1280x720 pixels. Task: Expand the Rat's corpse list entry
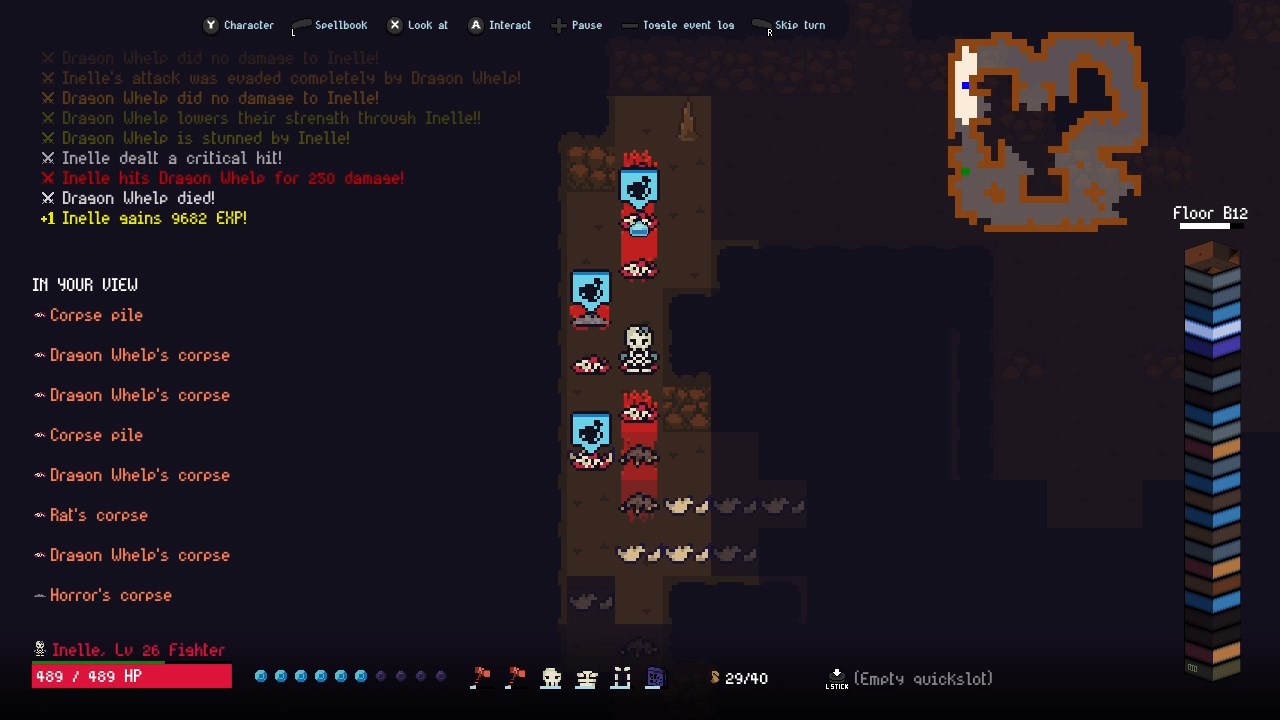click(x=98, y=515)
